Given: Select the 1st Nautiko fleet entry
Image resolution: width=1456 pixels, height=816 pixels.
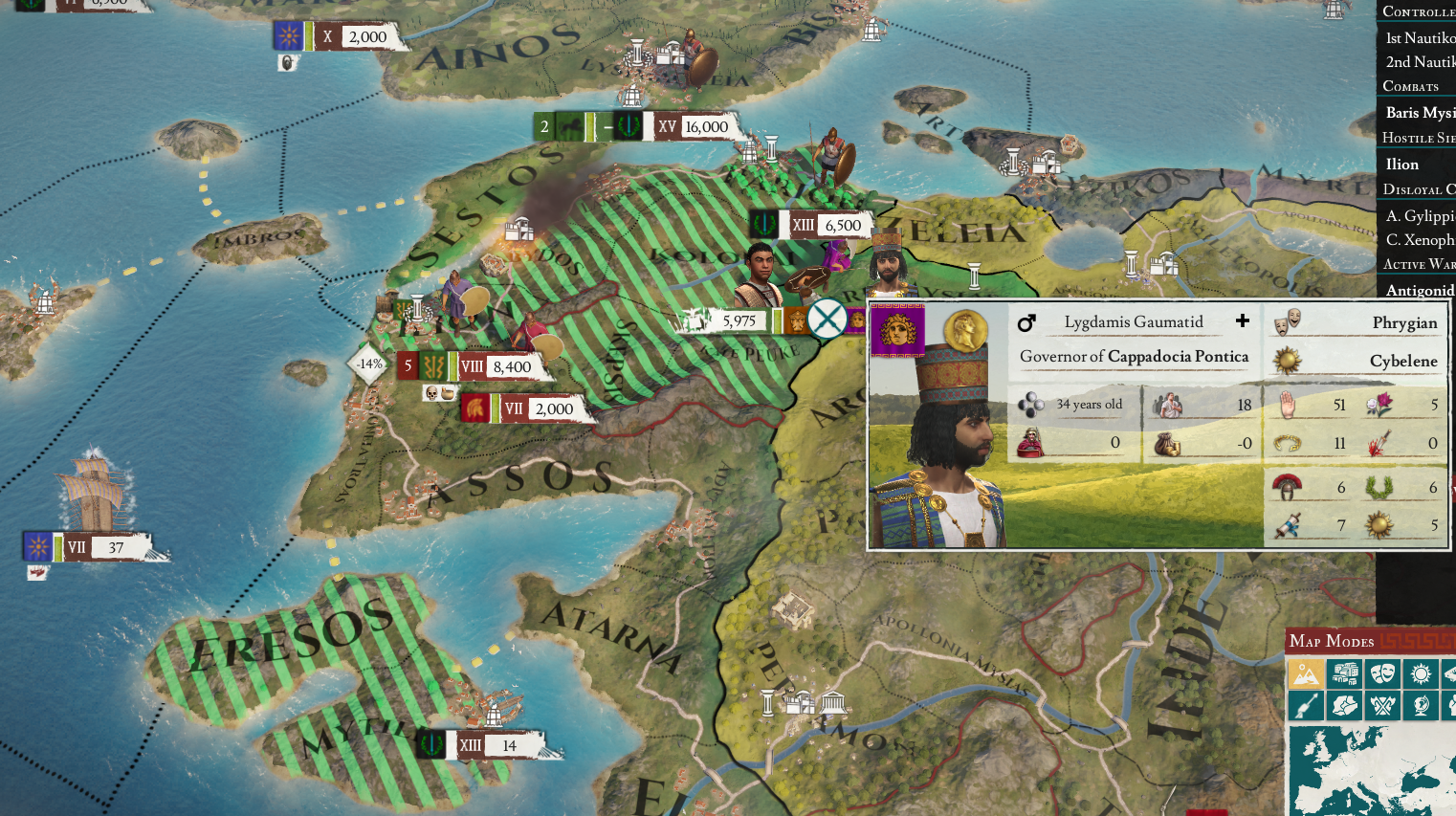Looking at the screenshot, I should coord(1417,37).
